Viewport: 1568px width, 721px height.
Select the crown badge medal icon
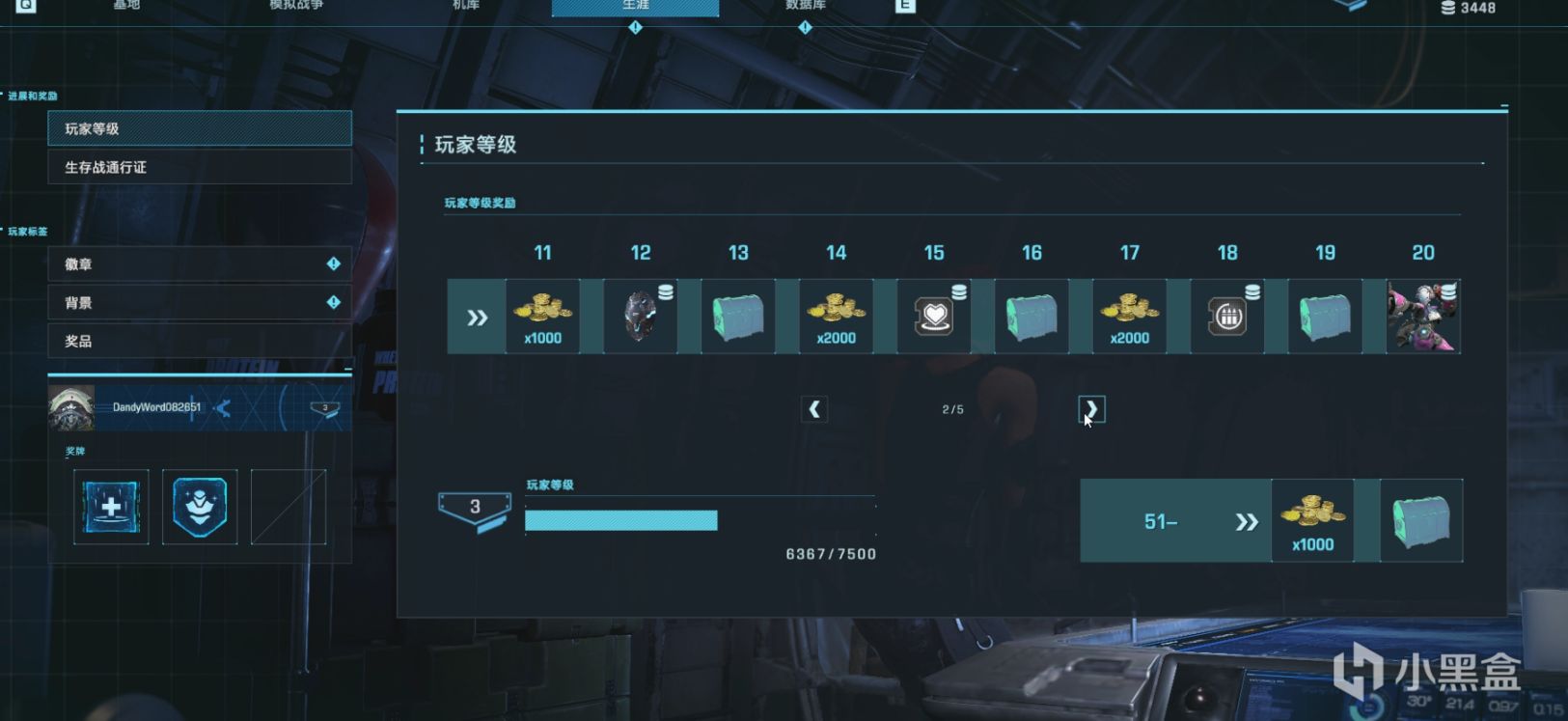tap(199, 507)
